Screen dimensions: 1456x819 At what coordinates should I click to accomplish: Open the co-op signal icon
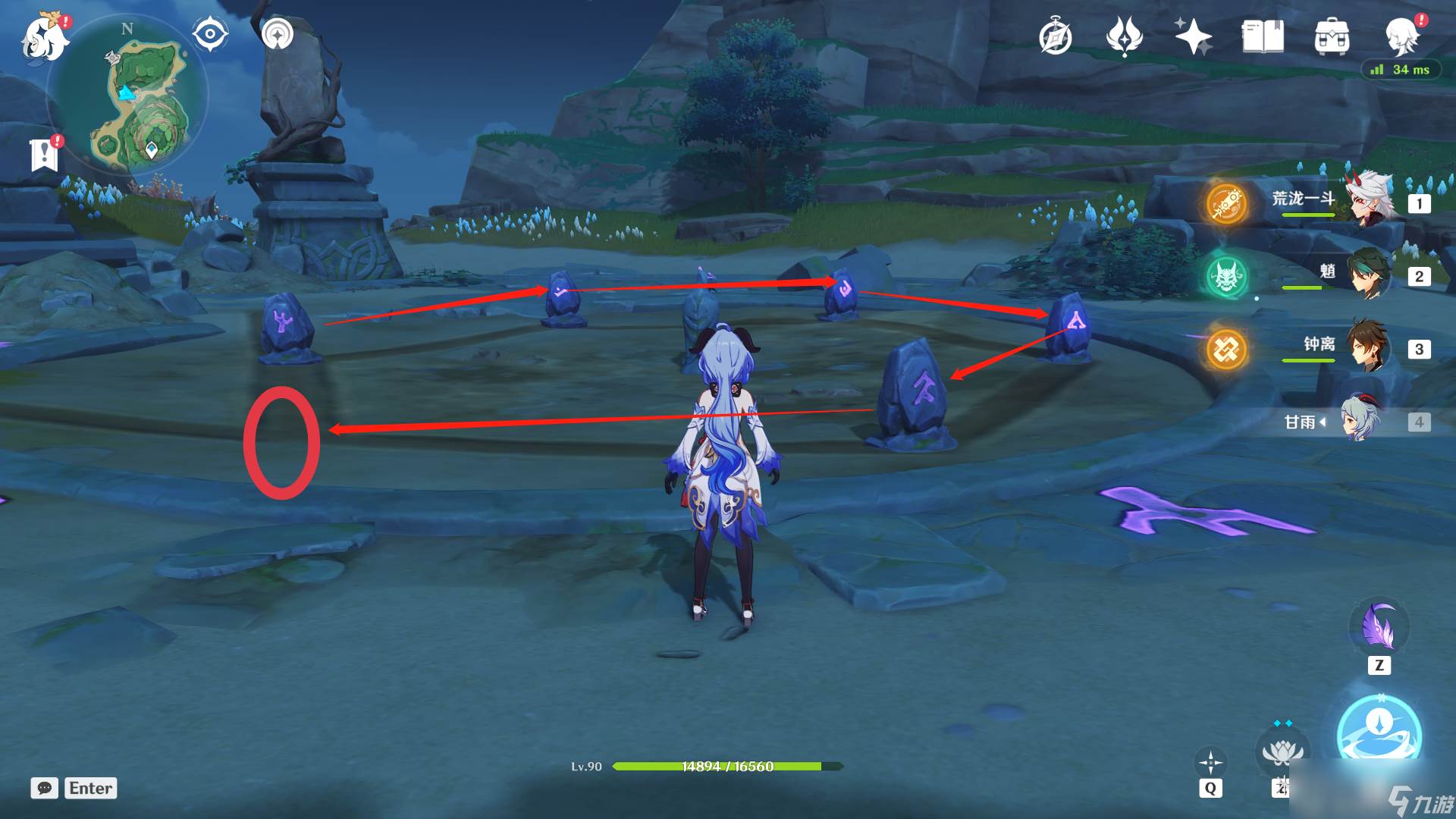[278, 34]
